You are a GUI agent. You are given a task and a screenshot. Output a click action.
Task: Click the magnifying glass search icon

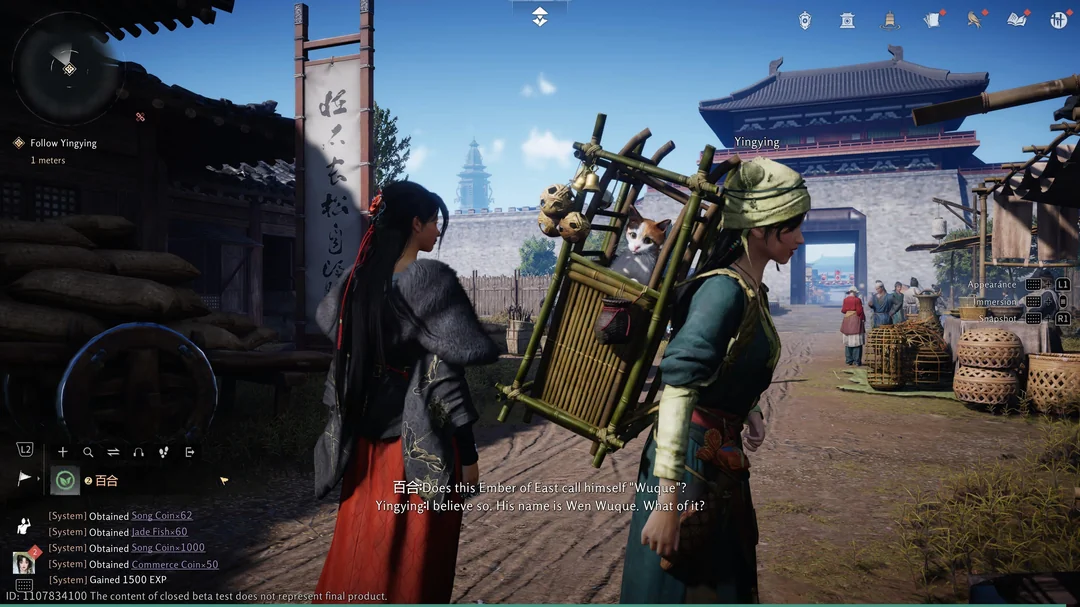(x=88, y=452)
